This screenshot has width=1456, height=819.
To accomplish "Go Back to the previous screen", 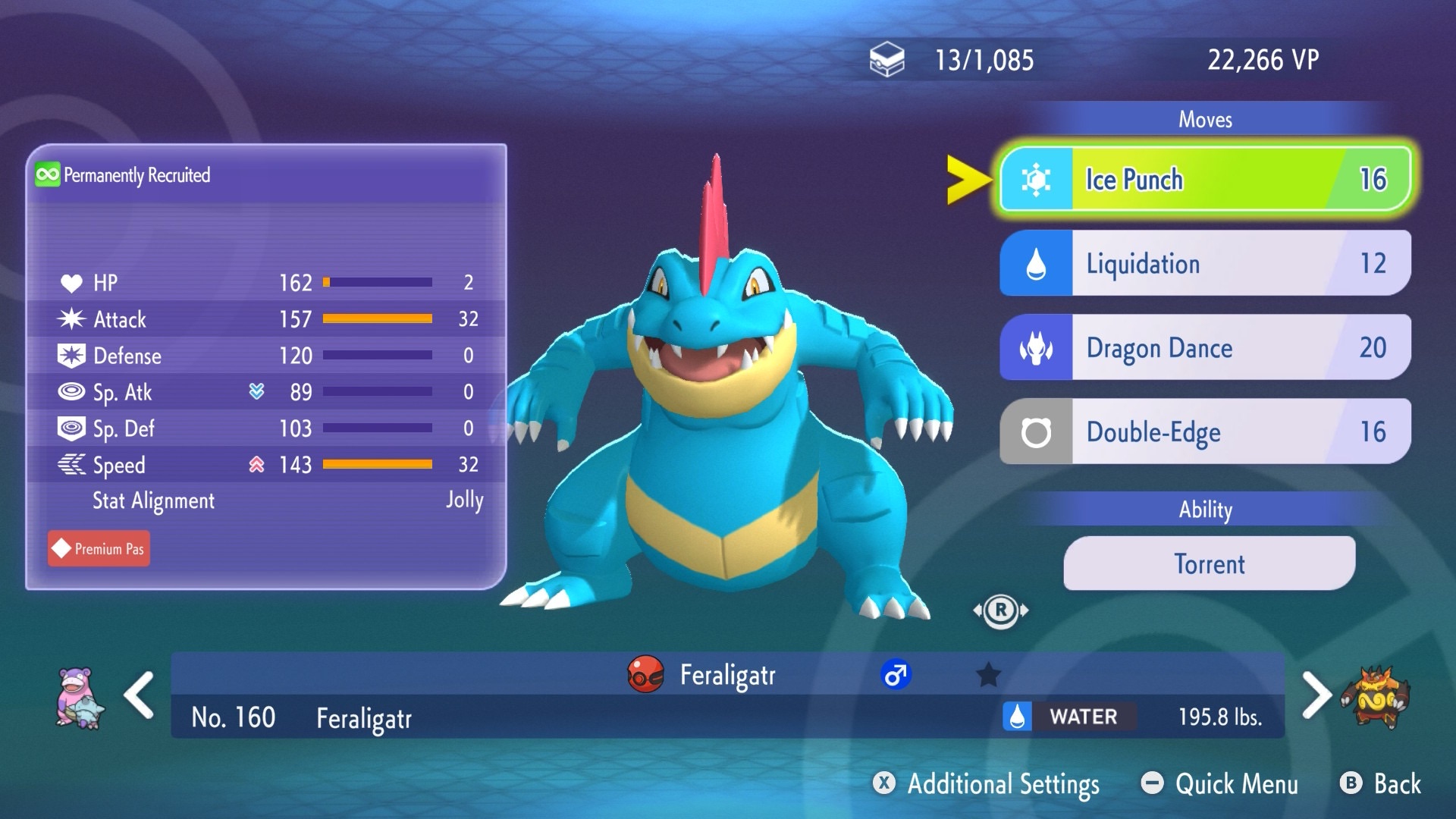I will click(x=1381, y=784).
